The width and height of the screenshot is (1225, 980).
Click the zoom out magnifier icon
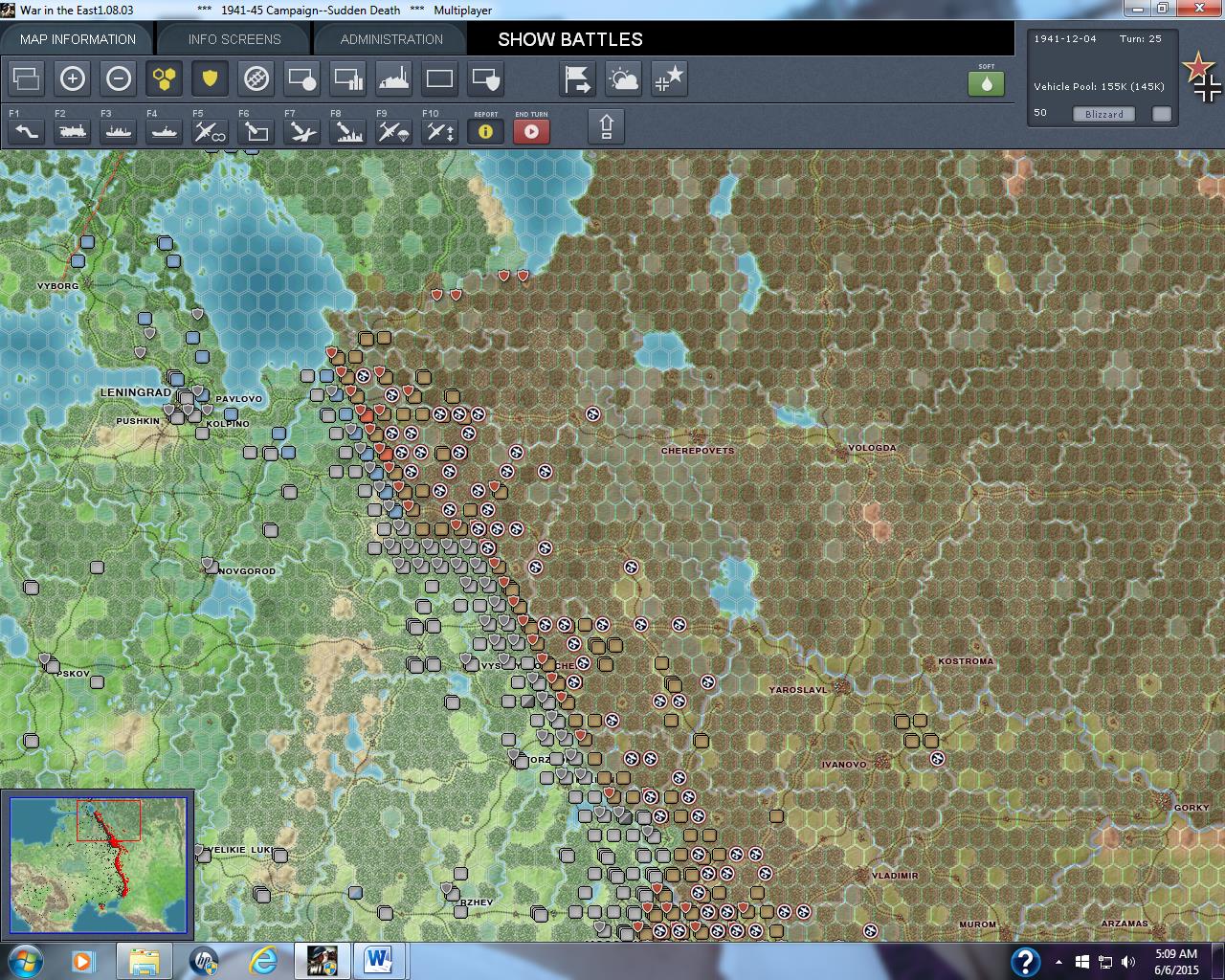119,78
